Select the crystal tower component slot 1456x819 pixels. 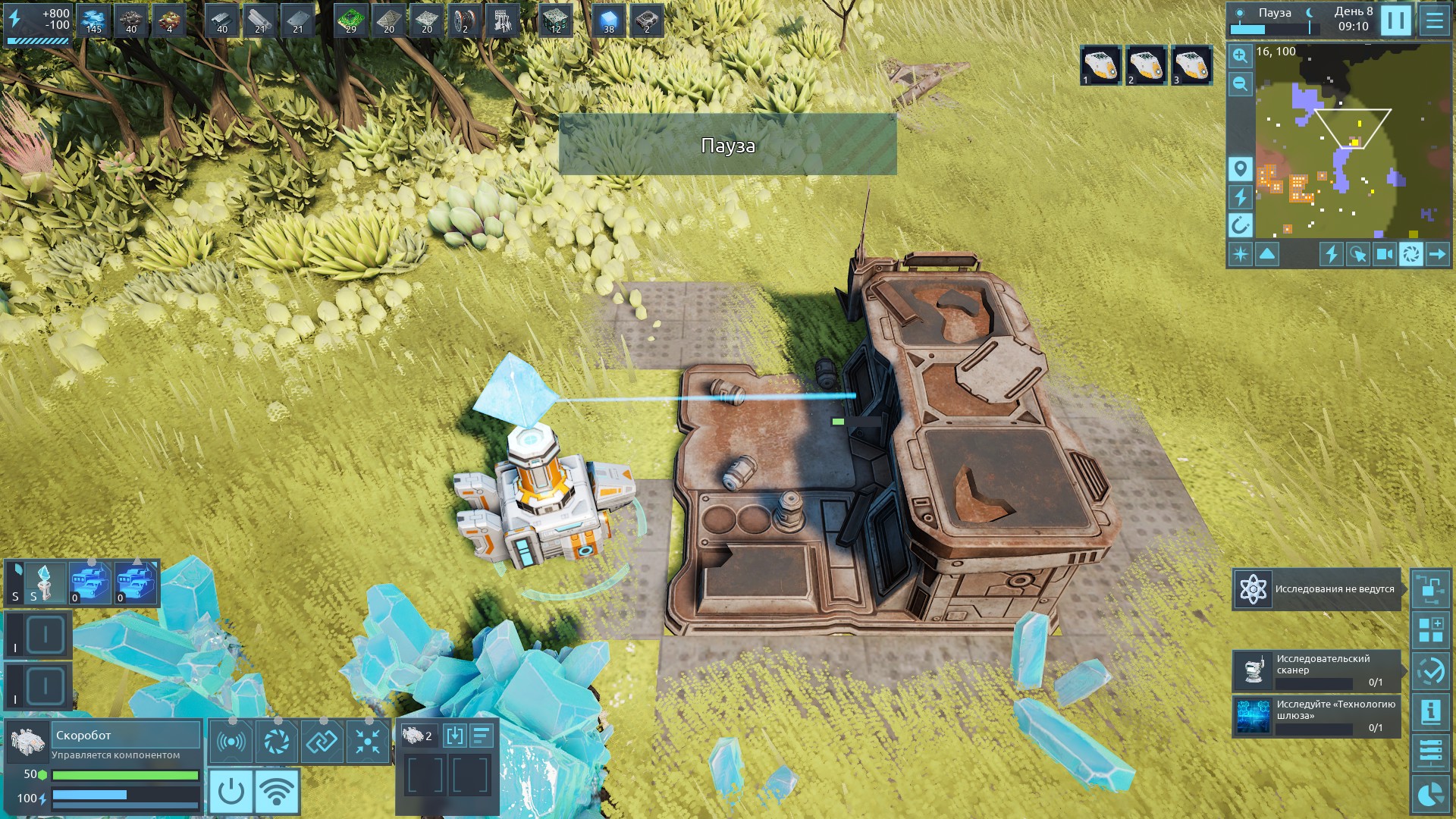45,582
